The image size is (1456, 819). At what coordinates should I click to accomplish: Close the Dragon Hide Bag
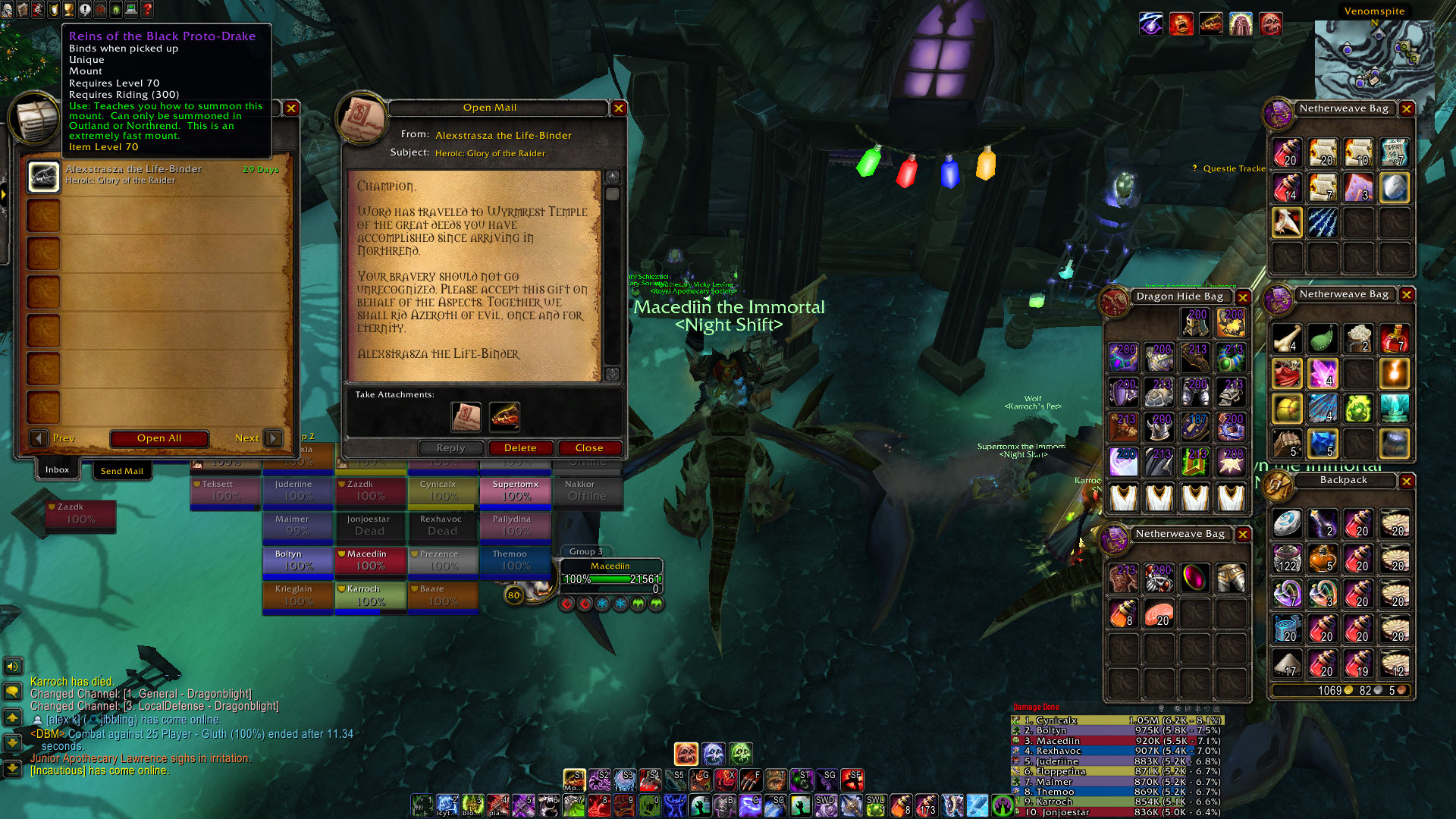click(1243, 297)
